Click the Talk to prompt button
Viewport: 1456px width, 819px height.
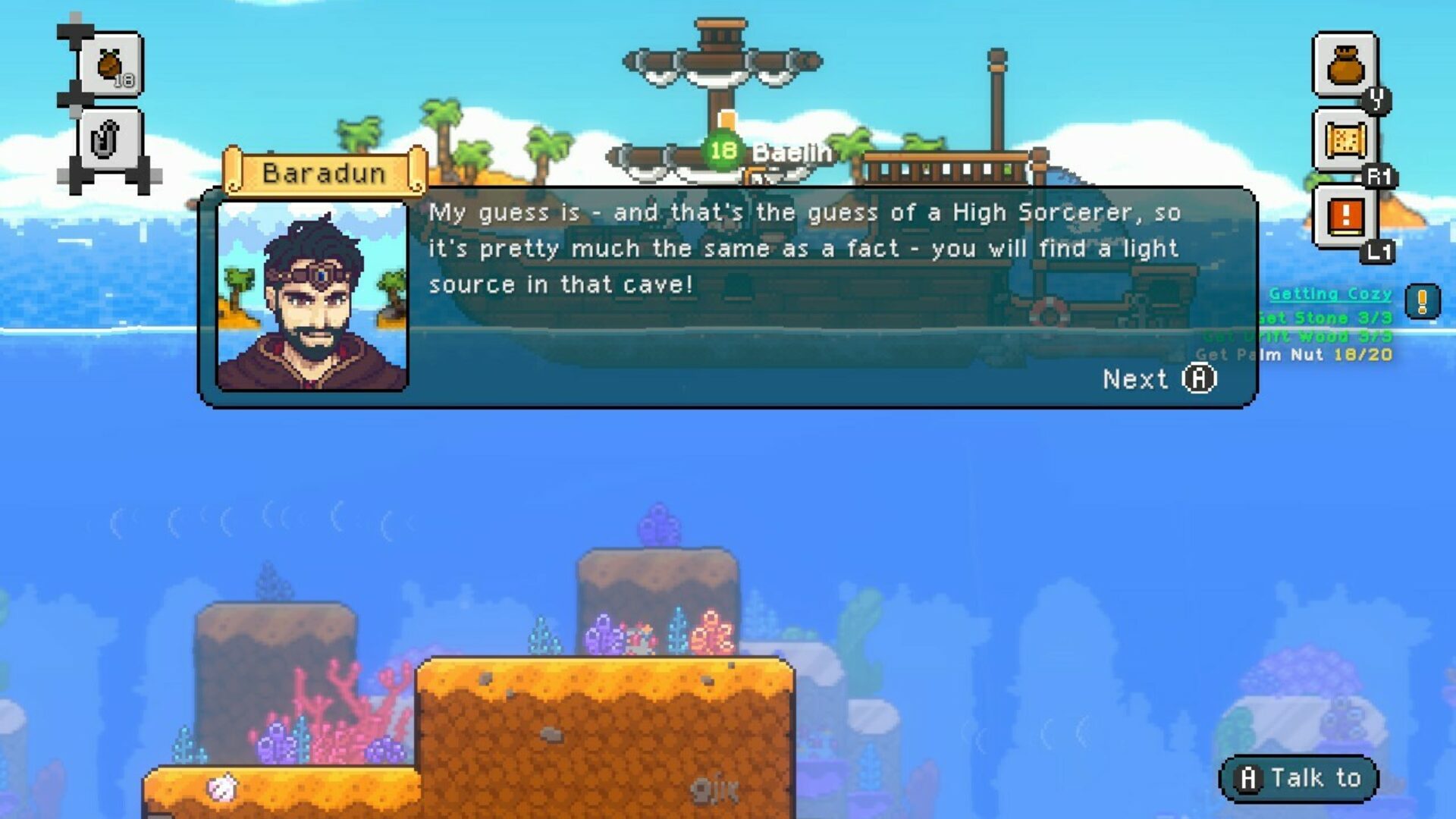tap(1298, 778)
